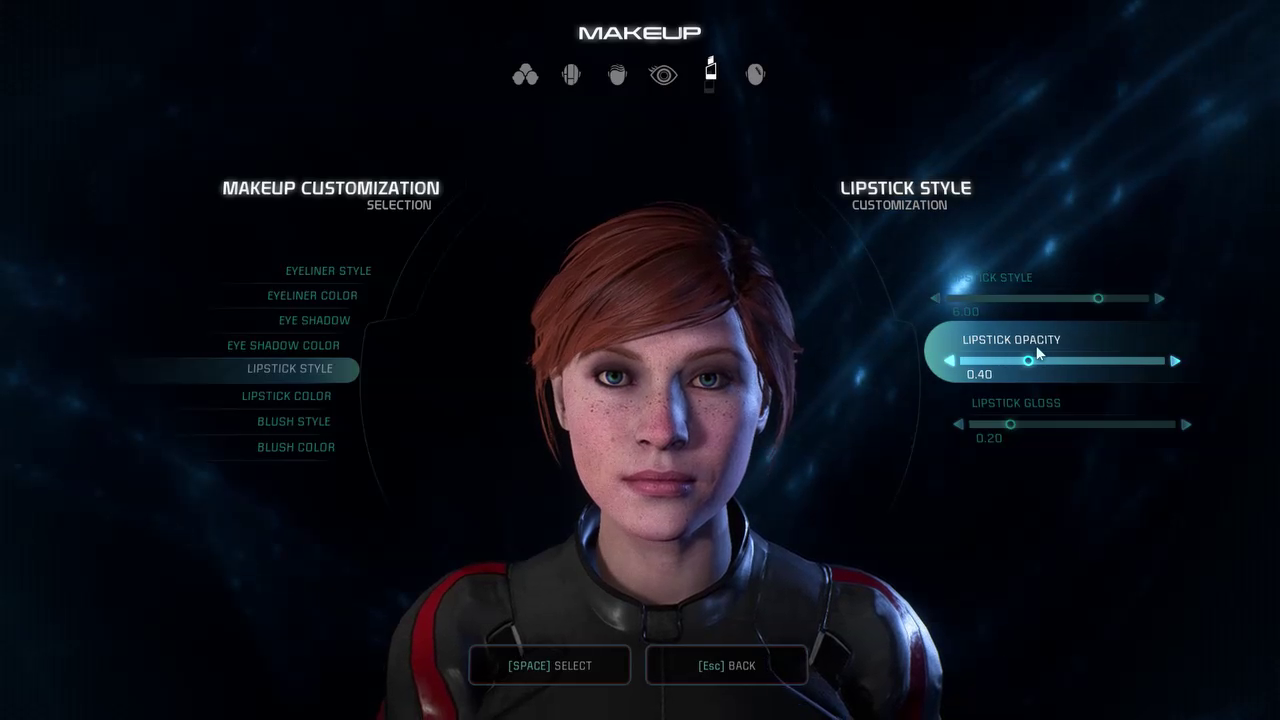The height and width of the screenshot is (720, 1280).
Task: Select the Blush Color entry
Action: pyautogui.click(x=296, y=447)
